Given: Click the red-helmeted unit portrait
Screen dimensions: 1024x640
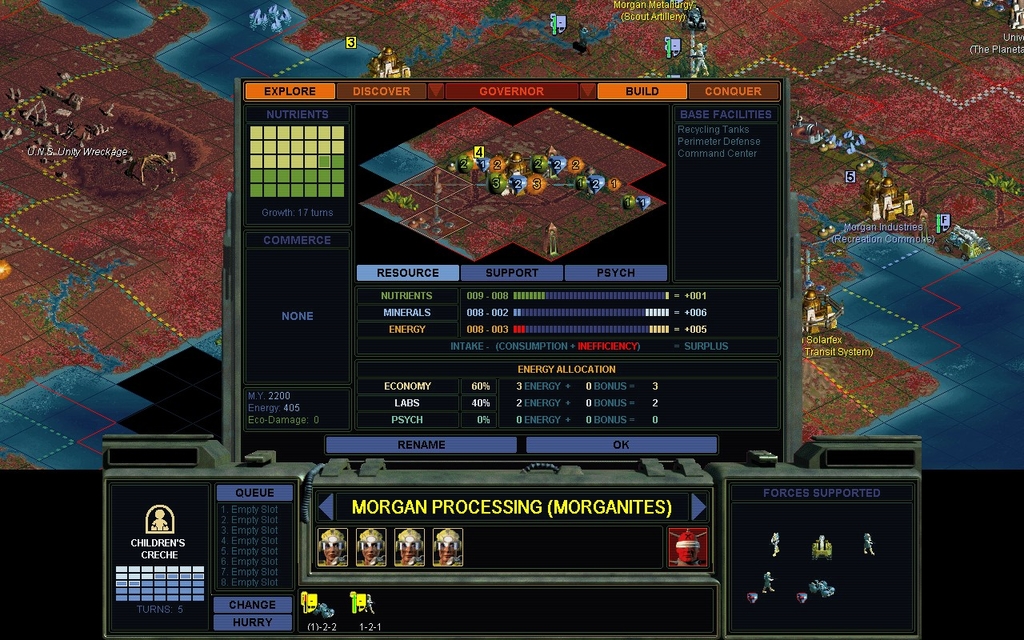Looking at the screenshot, I should [687, 547].
